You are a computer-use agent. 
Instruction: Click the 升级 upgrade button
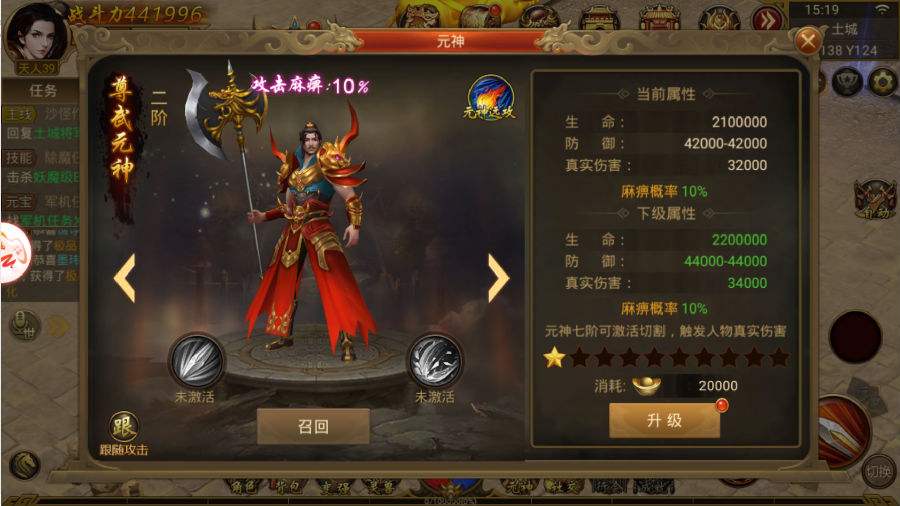(x=664, y=421)
